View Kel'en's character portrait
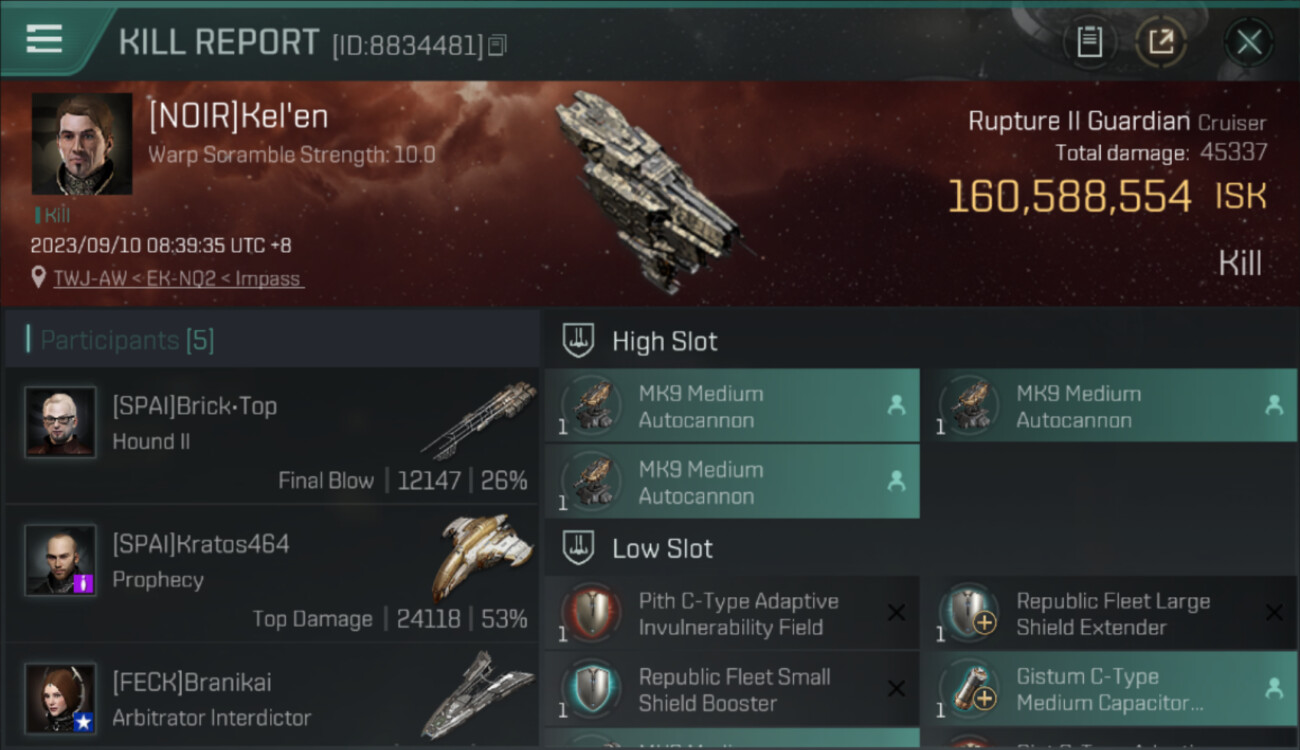This screenshot has height=750, width=1300. tap(82, 144)
